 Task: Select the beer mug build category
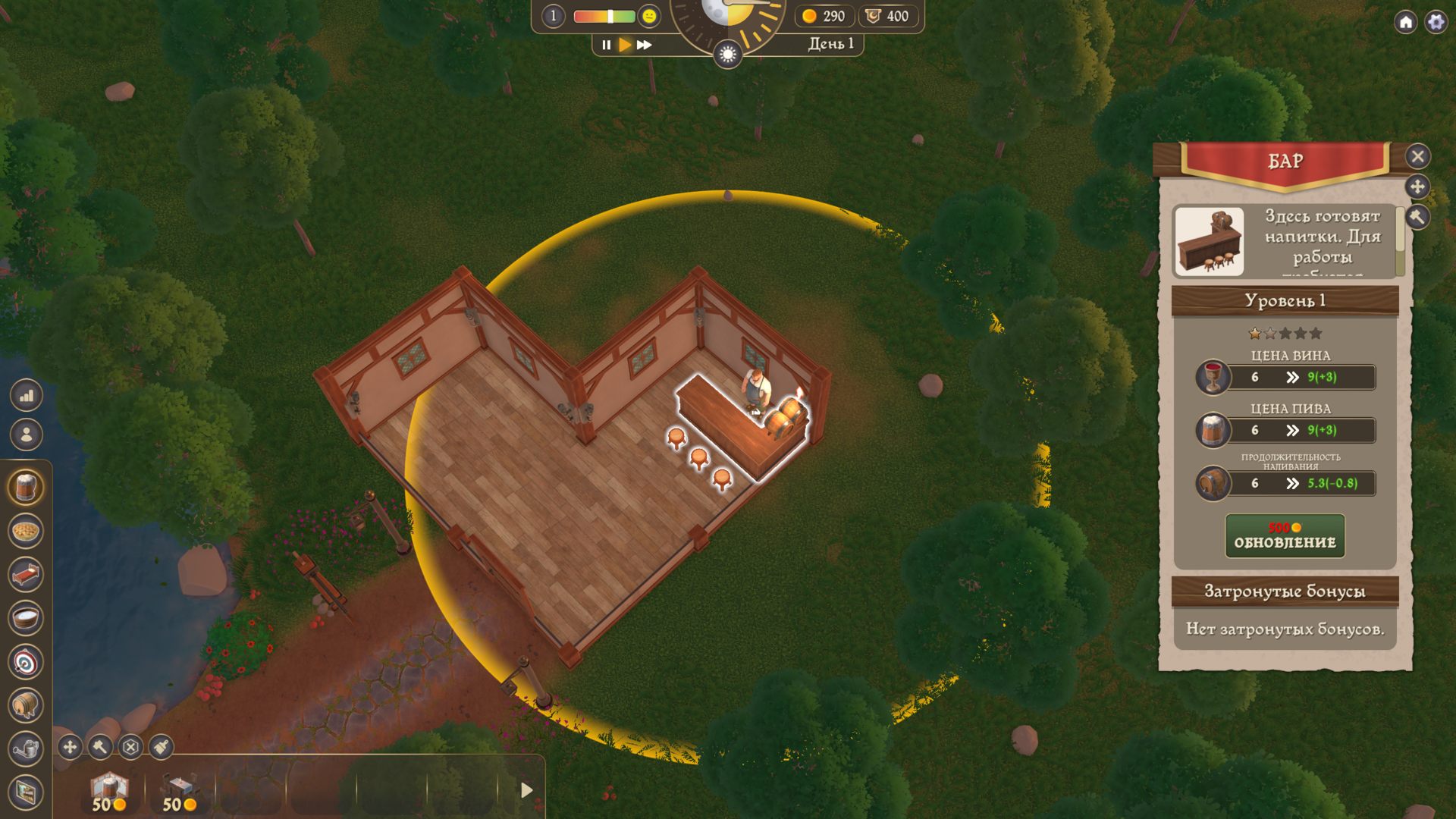click(26, 488)
